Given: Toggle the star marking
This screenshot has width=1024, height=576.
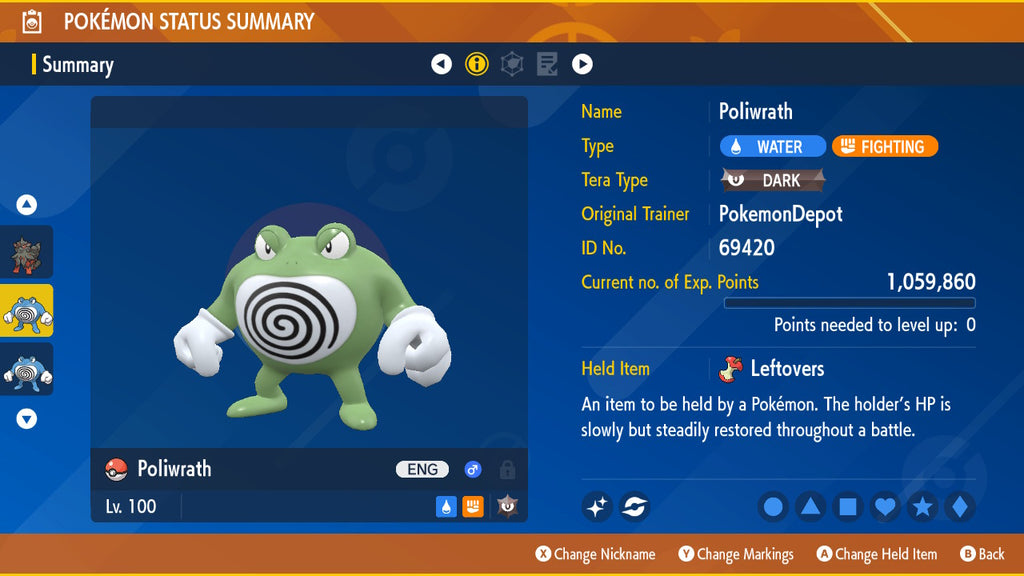Looking at the screenshot, I should point(922,507).
